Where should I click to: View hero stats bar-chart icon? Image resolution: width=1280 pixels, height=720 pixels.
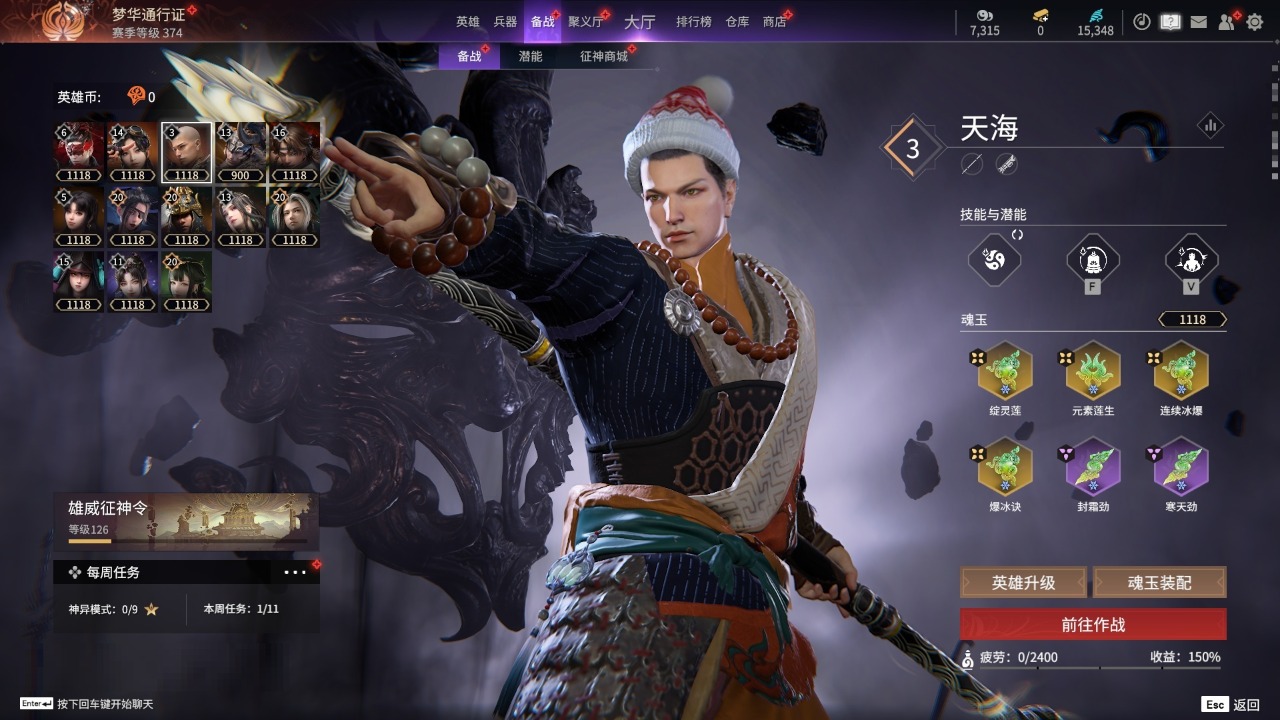(x=1210, y=126)
